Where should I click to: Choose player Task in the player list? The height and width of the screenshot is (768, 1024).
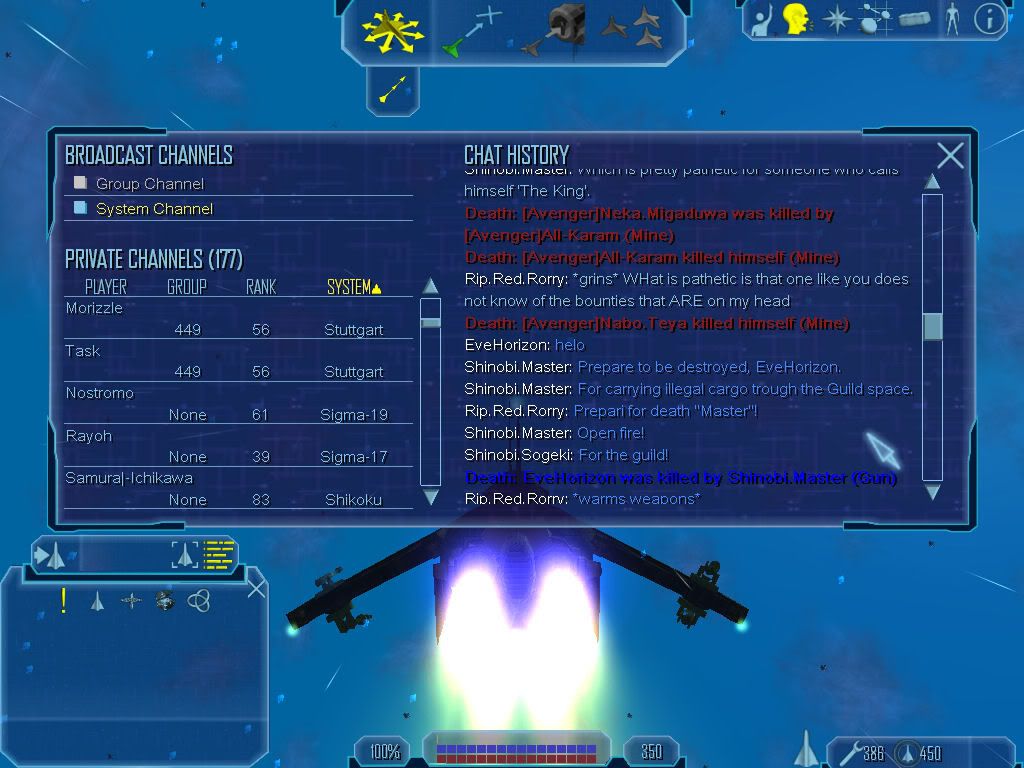[x=83, y=351]
